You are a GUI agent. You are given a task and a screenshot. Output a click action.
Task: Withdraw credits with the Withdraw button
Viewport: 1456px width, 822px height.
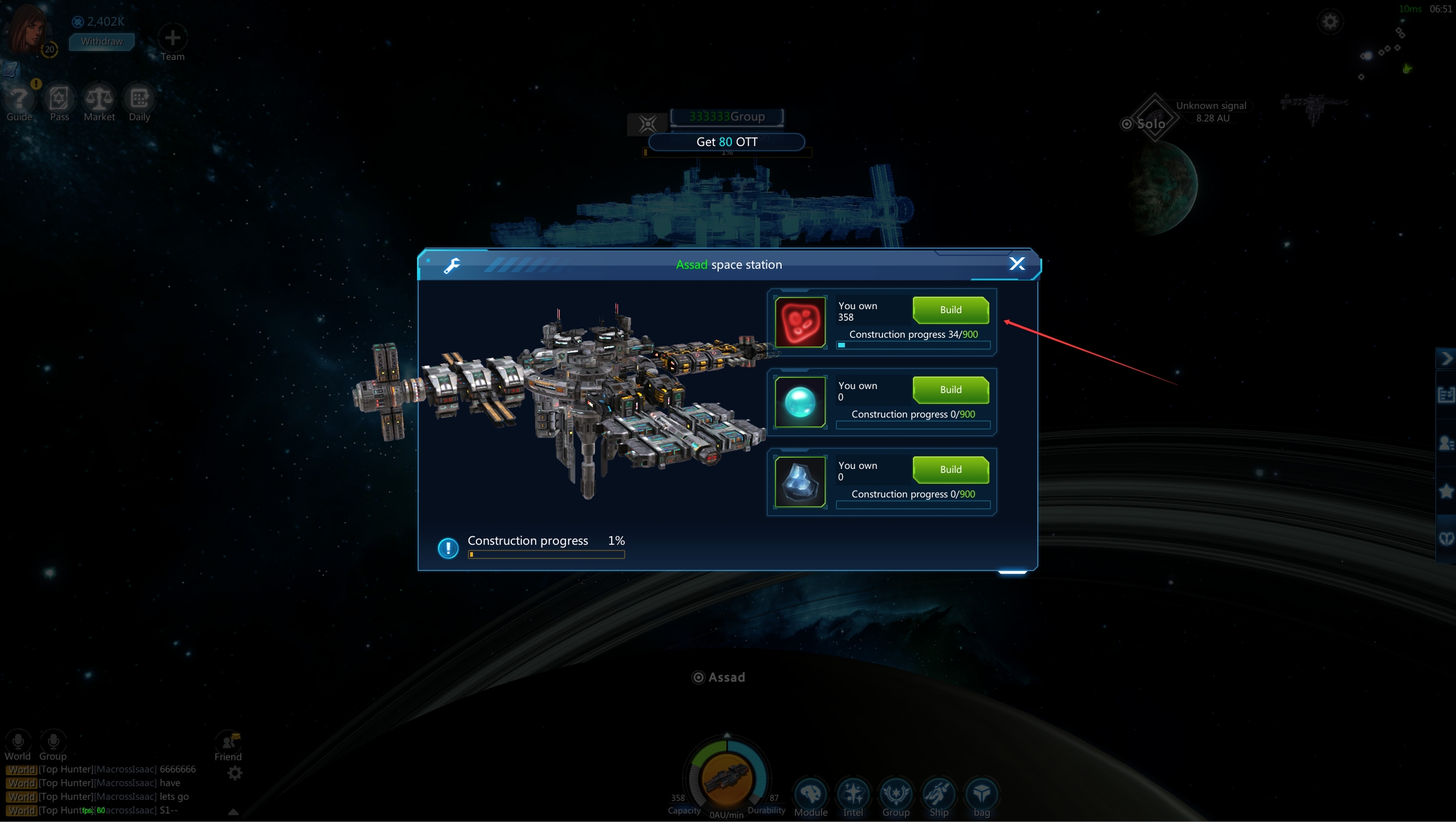102,41
